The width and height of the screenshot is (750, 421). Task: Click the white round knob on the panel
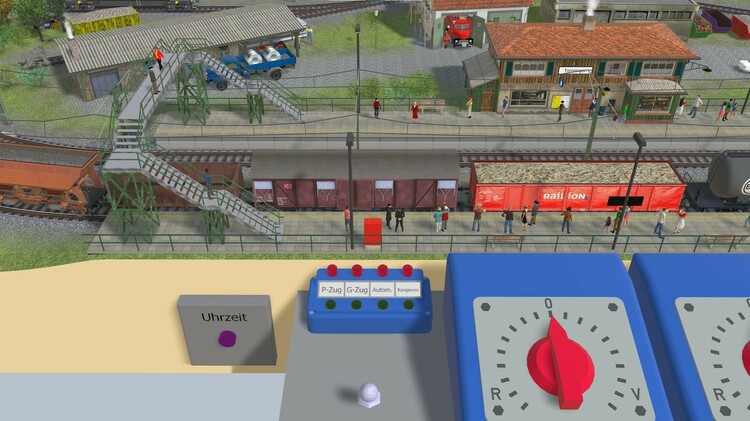(x=369, y=394)
